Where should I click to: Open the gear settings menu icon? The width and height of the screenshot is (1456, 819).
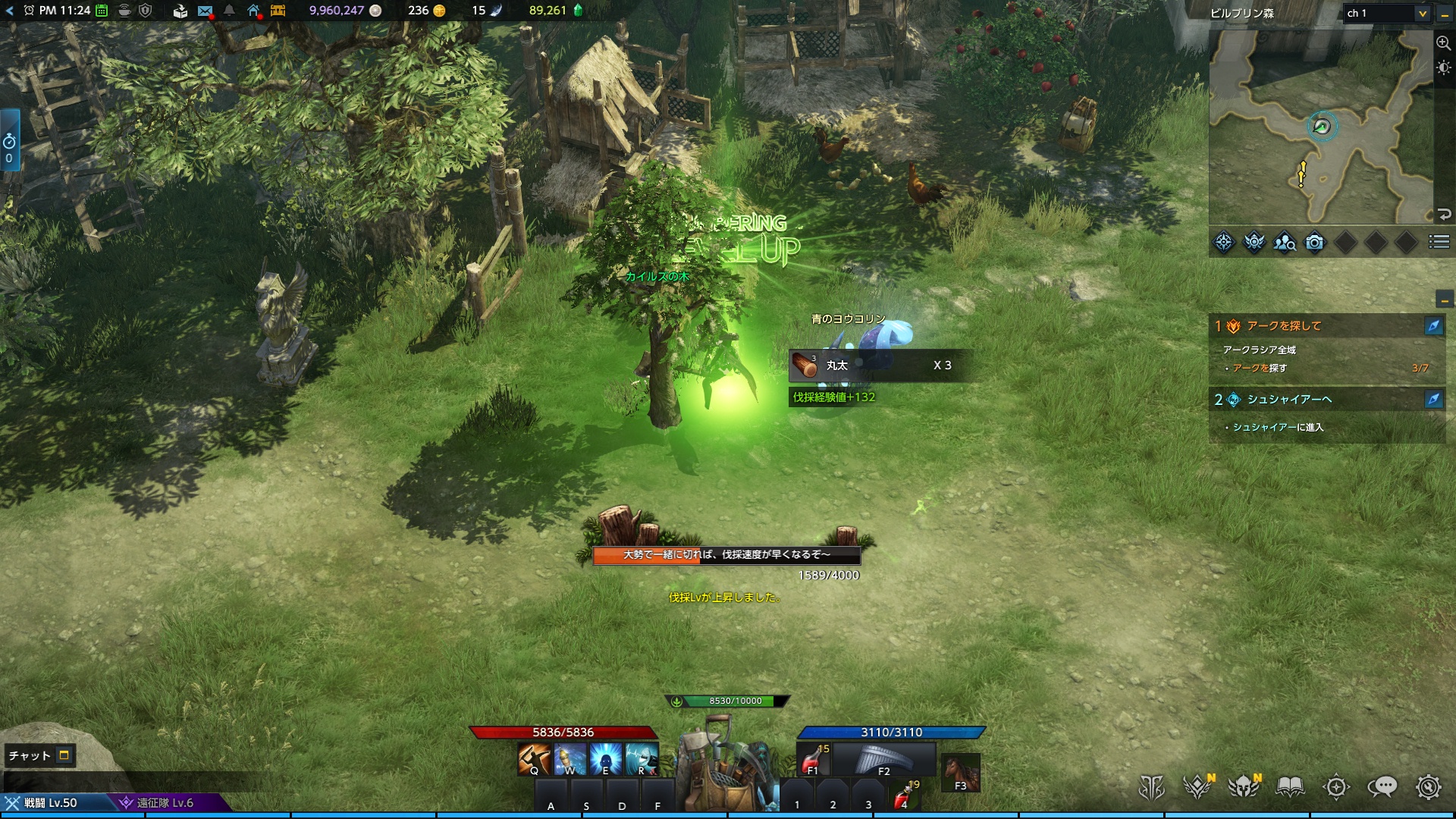(1428, 787)
